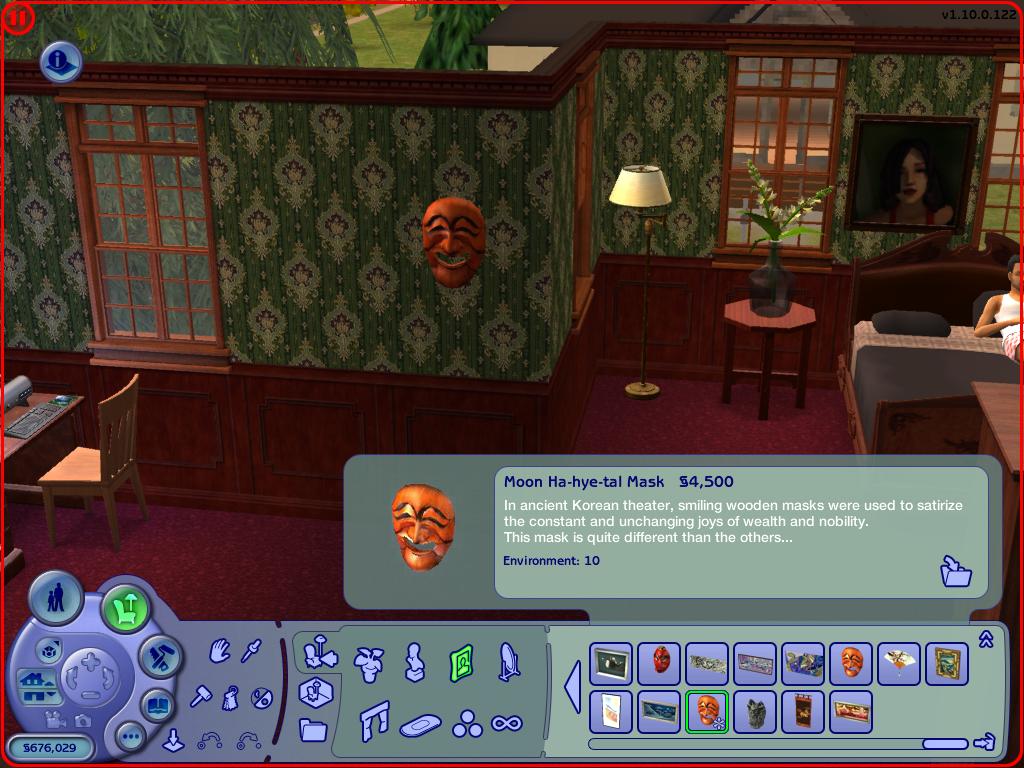Choose the hand tool

click(x=219, y=652)
